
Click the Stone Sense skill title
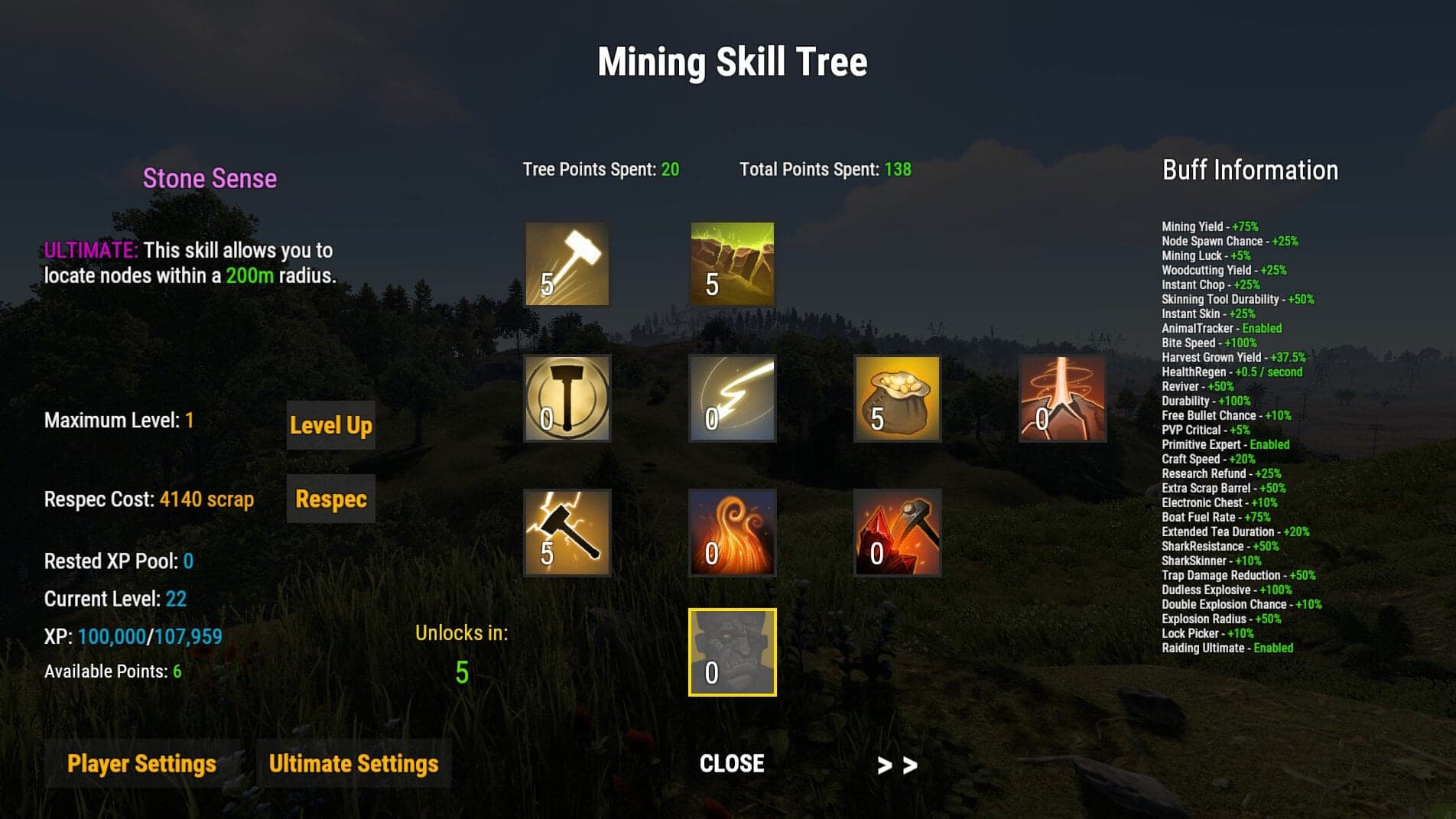click(210, 179)
